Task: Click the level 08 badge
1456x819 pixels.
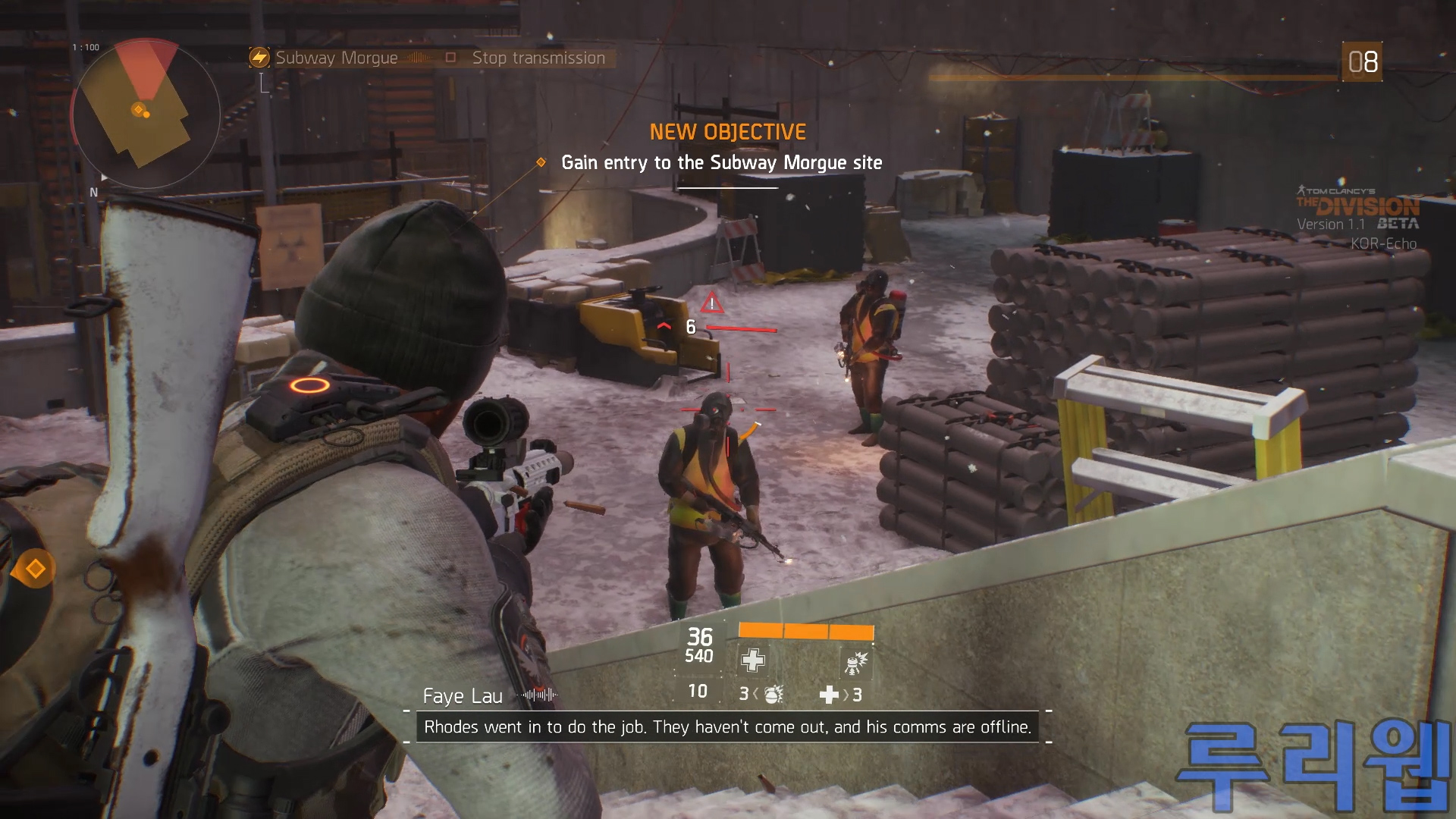Action: 1362,61
